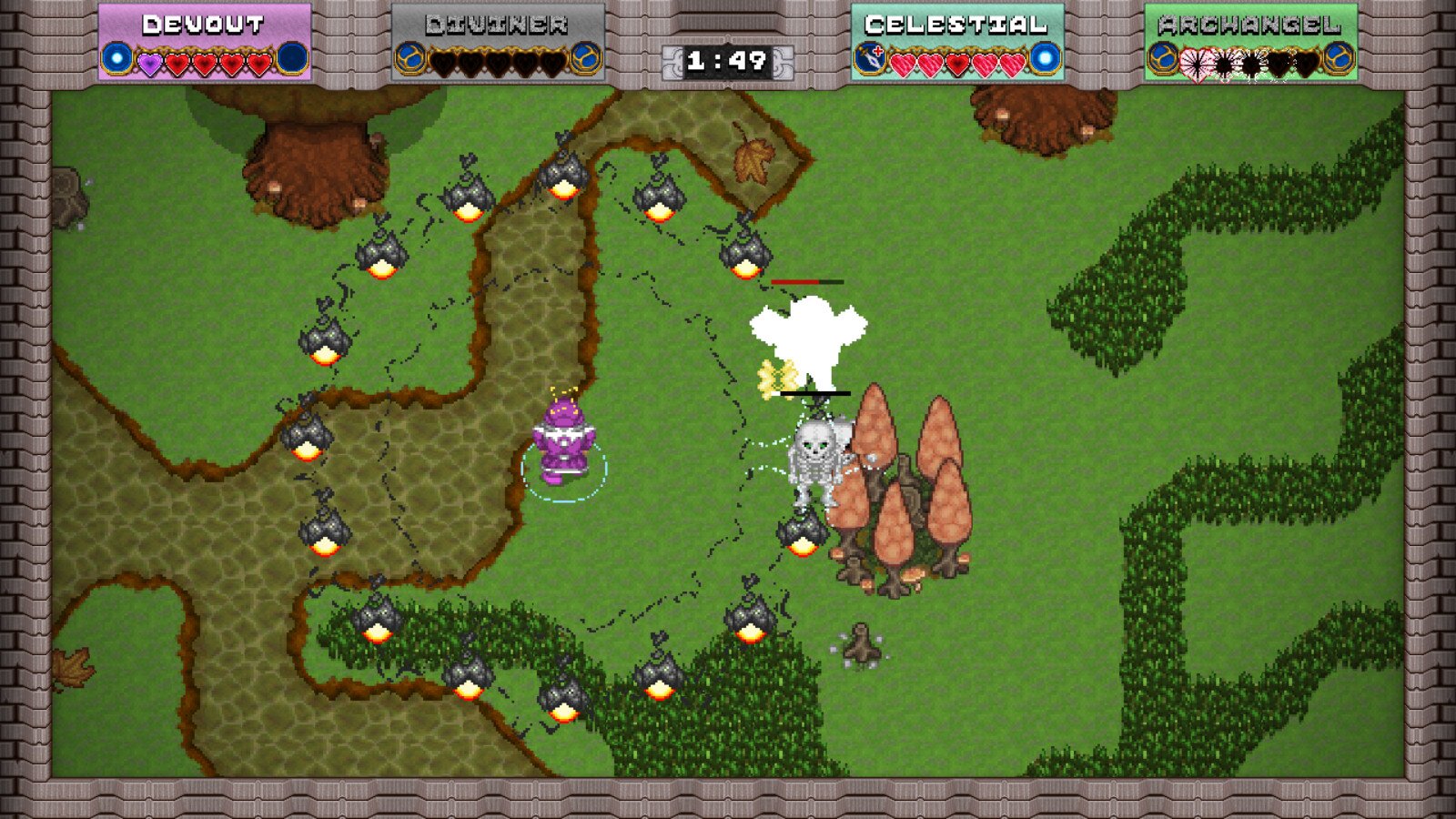Click the darkened orb right of Devout's hearts

coord(290,58)
